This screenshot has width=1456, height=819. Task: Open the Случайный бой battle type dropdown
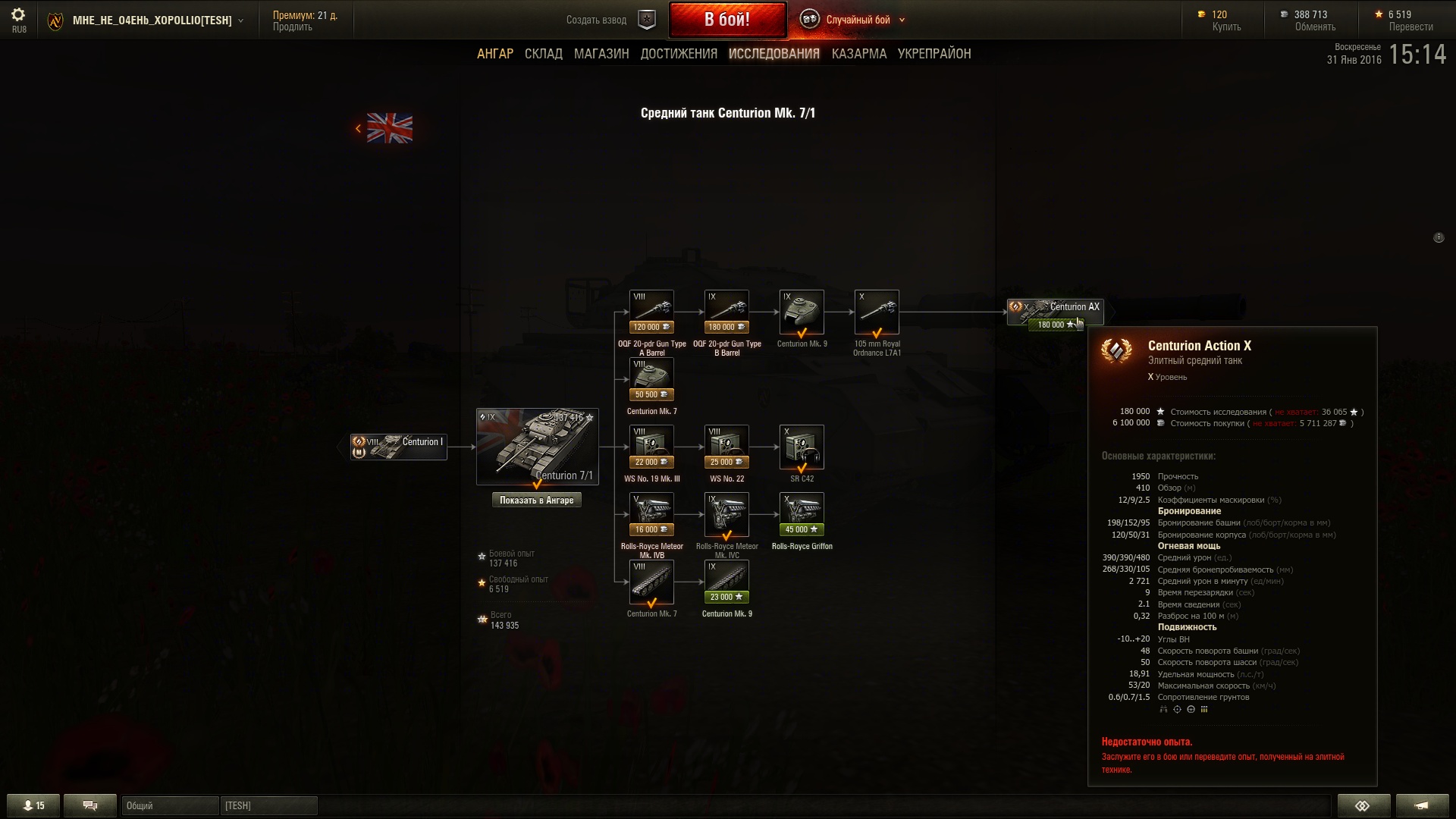tap(858, 20)
